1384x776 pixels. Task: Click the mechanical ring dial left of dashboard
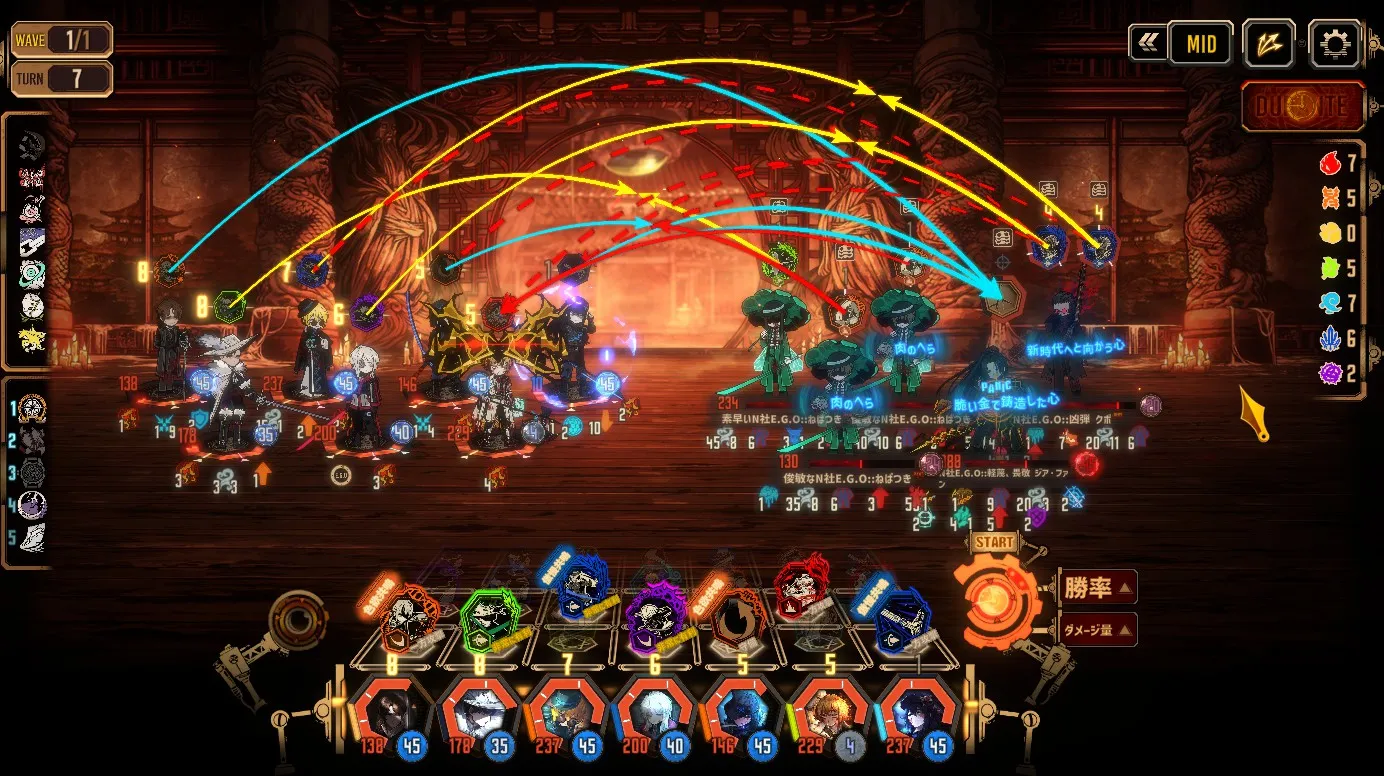(296, 621)
